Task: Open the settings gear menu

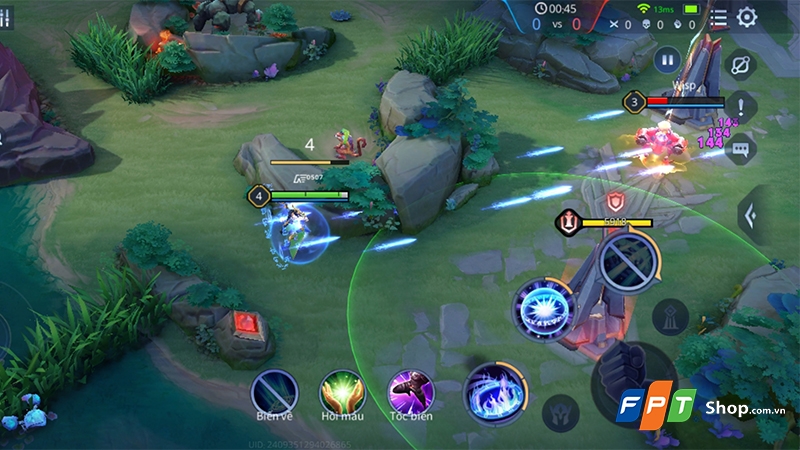Action: click(x=747, y=17)
